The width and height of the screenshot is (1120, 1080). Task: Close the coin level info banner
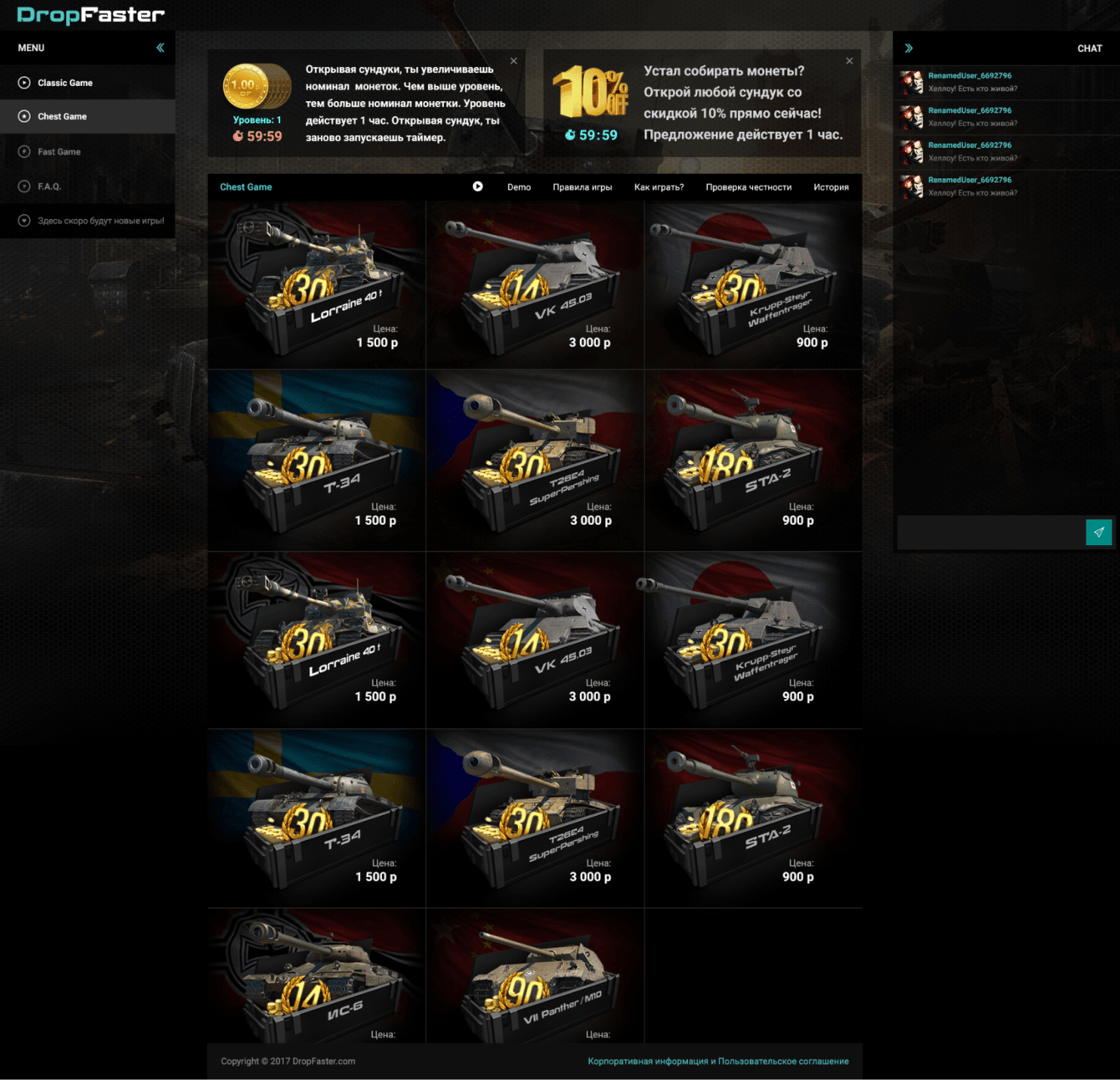tap(514, 61)
